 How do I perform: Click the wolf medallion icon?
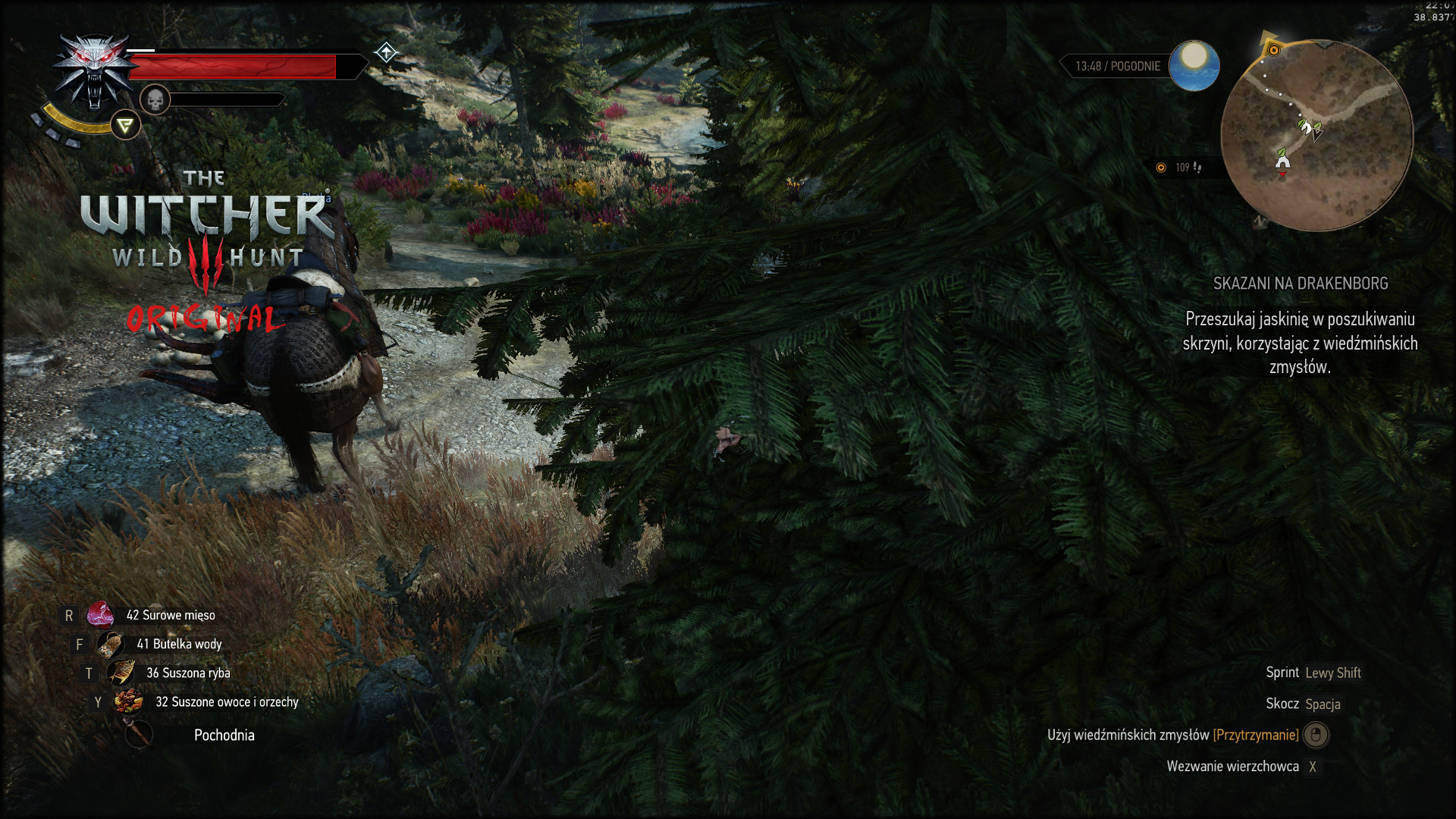93,72
